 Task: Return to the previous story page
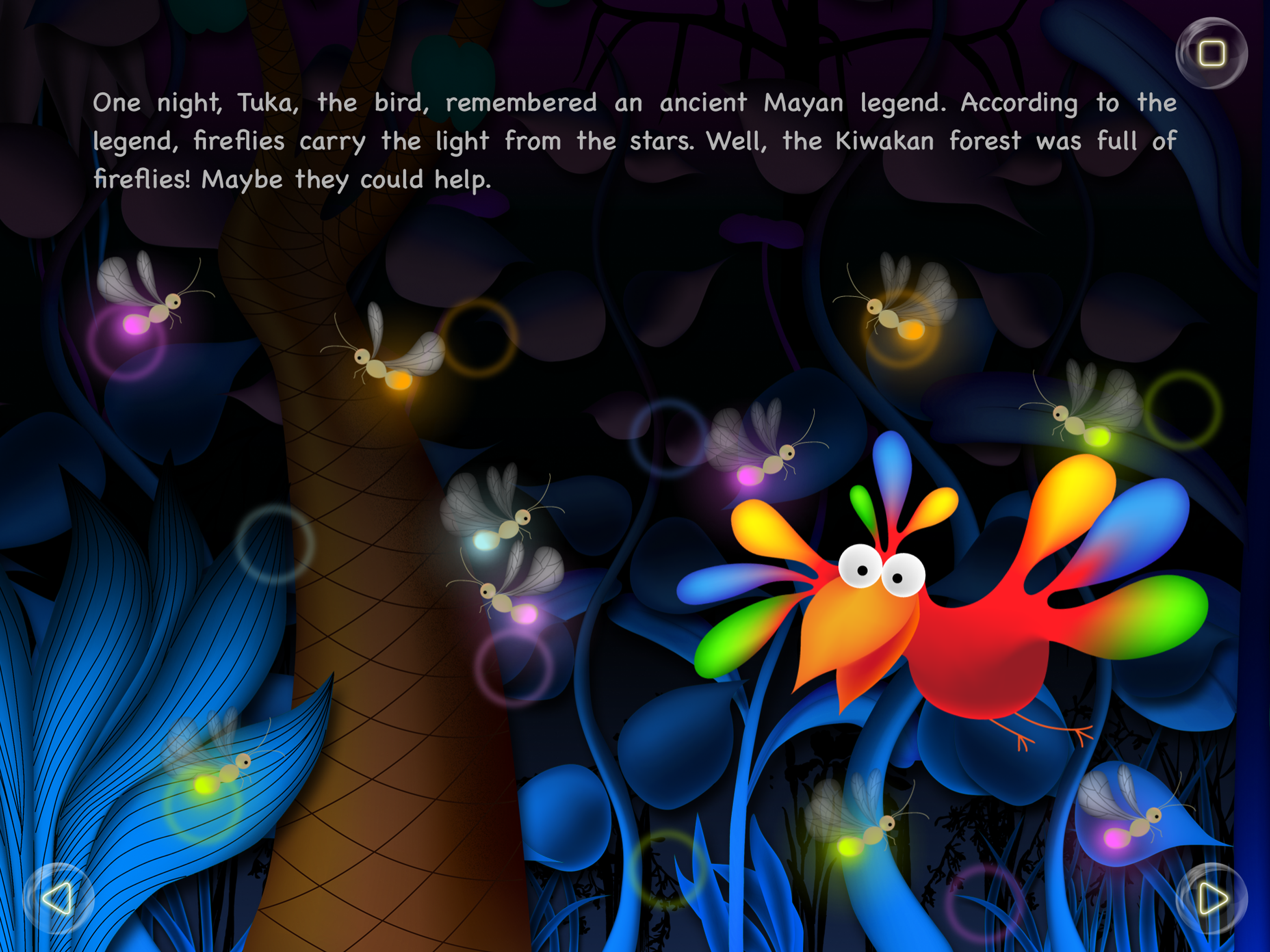(59, 899)
